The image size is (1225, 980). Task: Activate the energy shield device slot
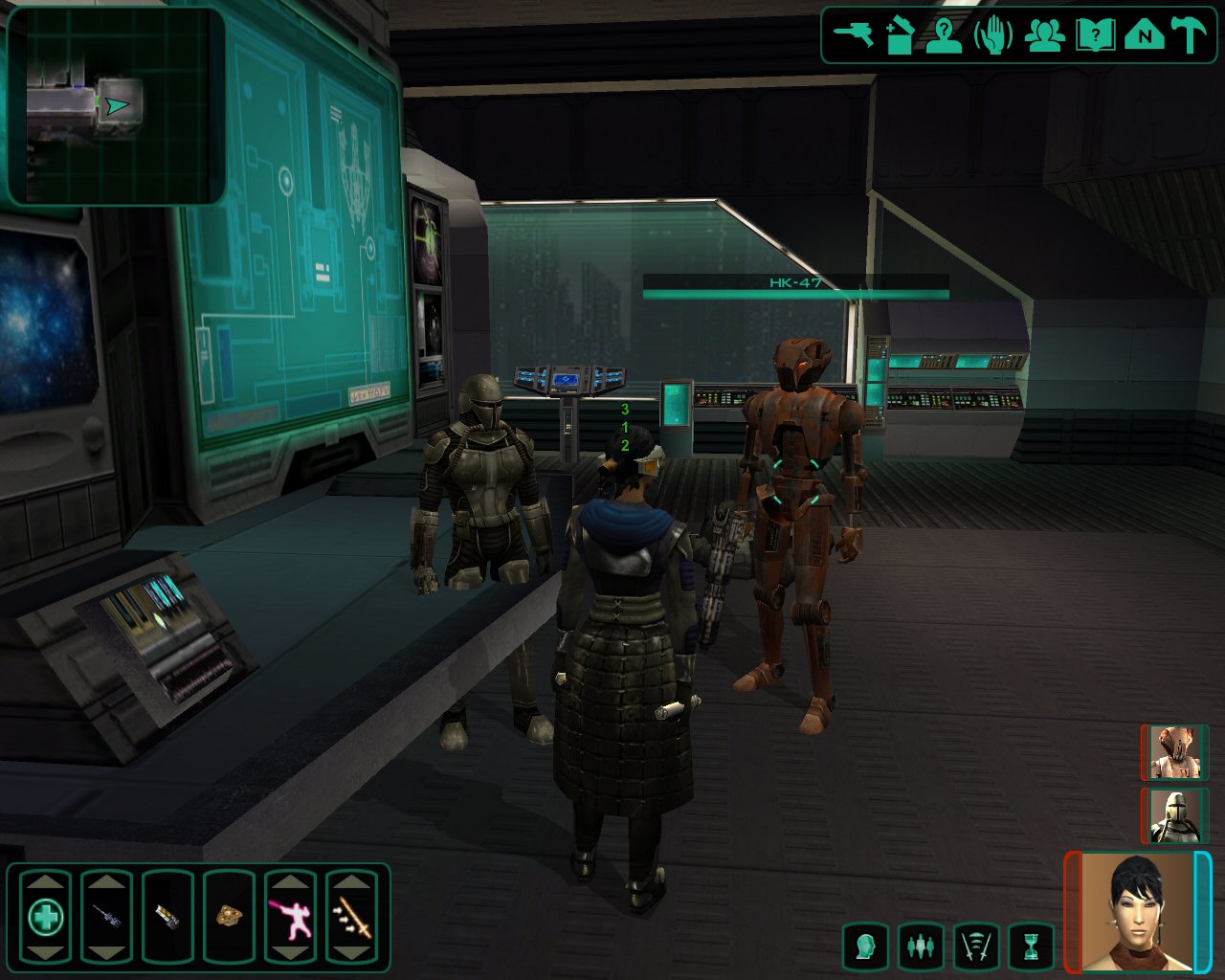click(x=167, y=918)
